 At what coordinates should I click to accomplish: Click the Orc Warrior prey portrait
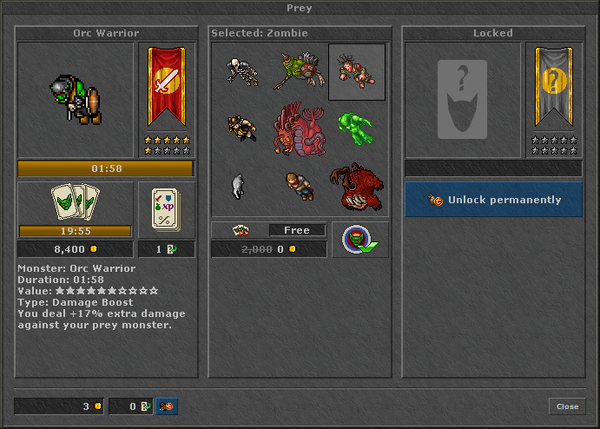pyautogui.click(x=76, y=99)
